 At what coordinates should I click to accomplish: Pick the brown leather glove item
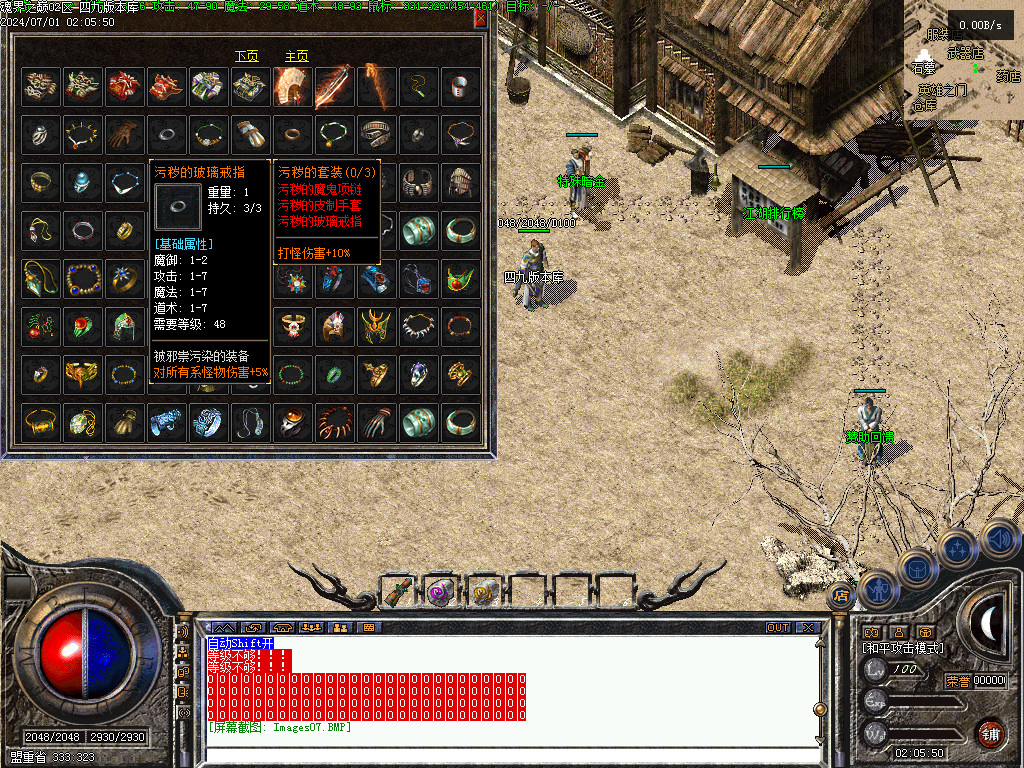[124, 135]
